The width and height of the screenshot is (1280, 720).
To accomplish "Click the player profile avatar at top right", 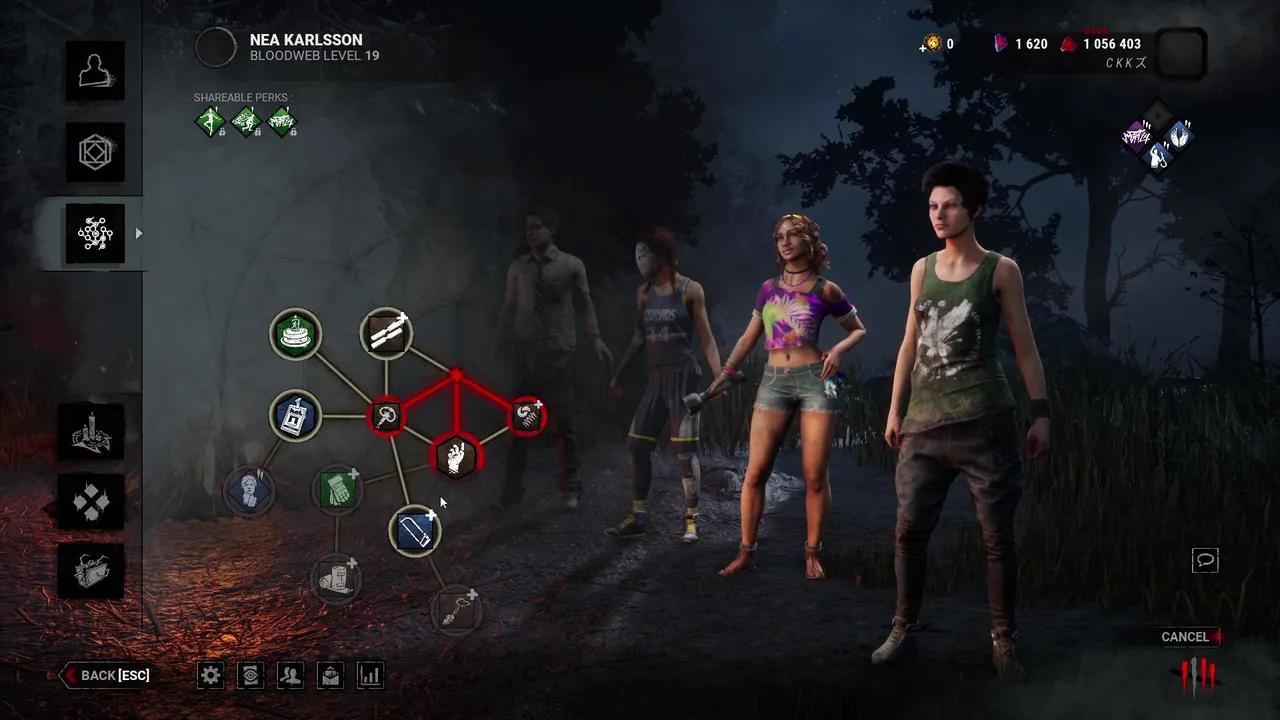I will click(x=1181, y=55).
